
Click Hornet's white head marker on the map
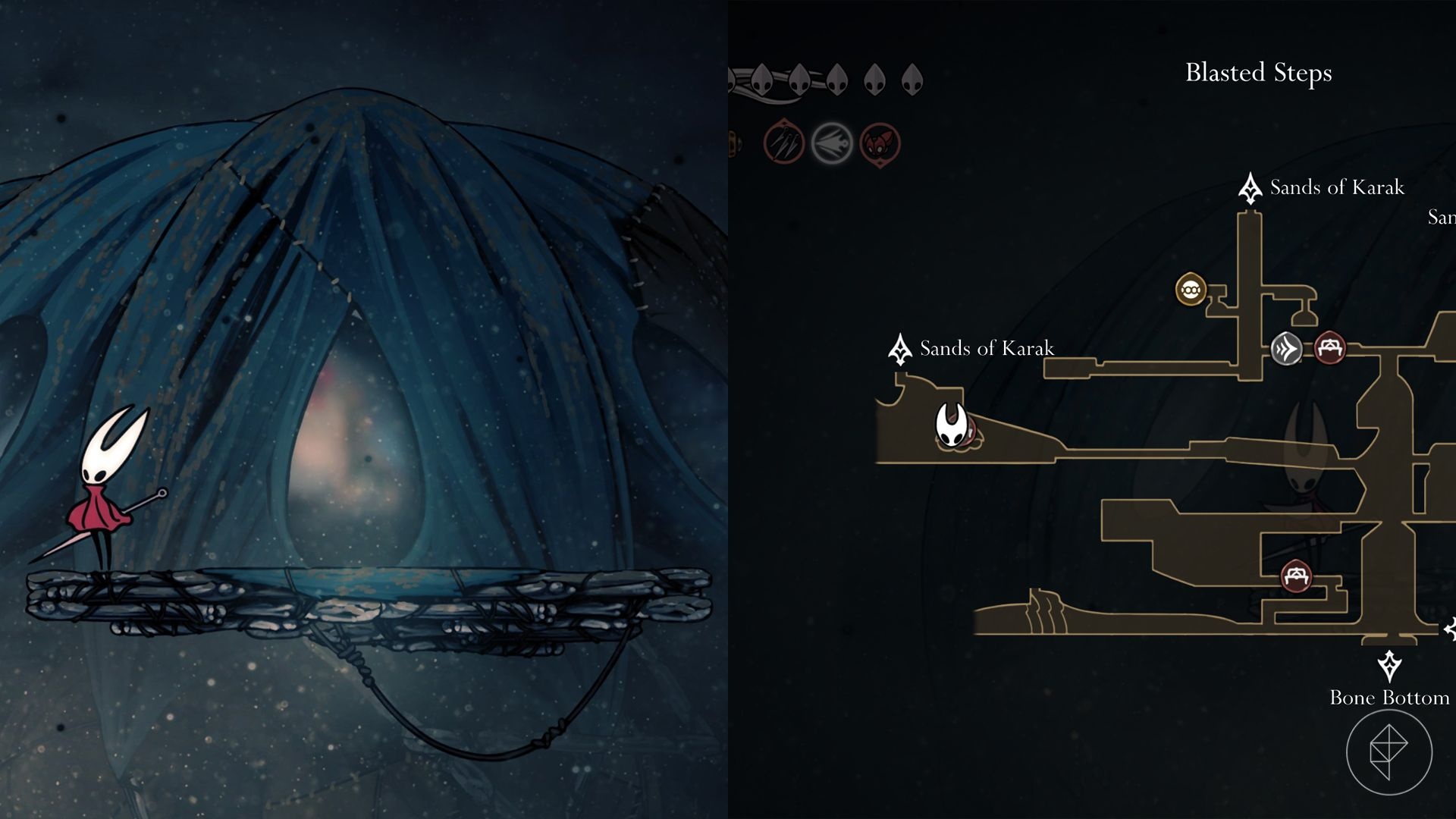(x=951, y=425)
